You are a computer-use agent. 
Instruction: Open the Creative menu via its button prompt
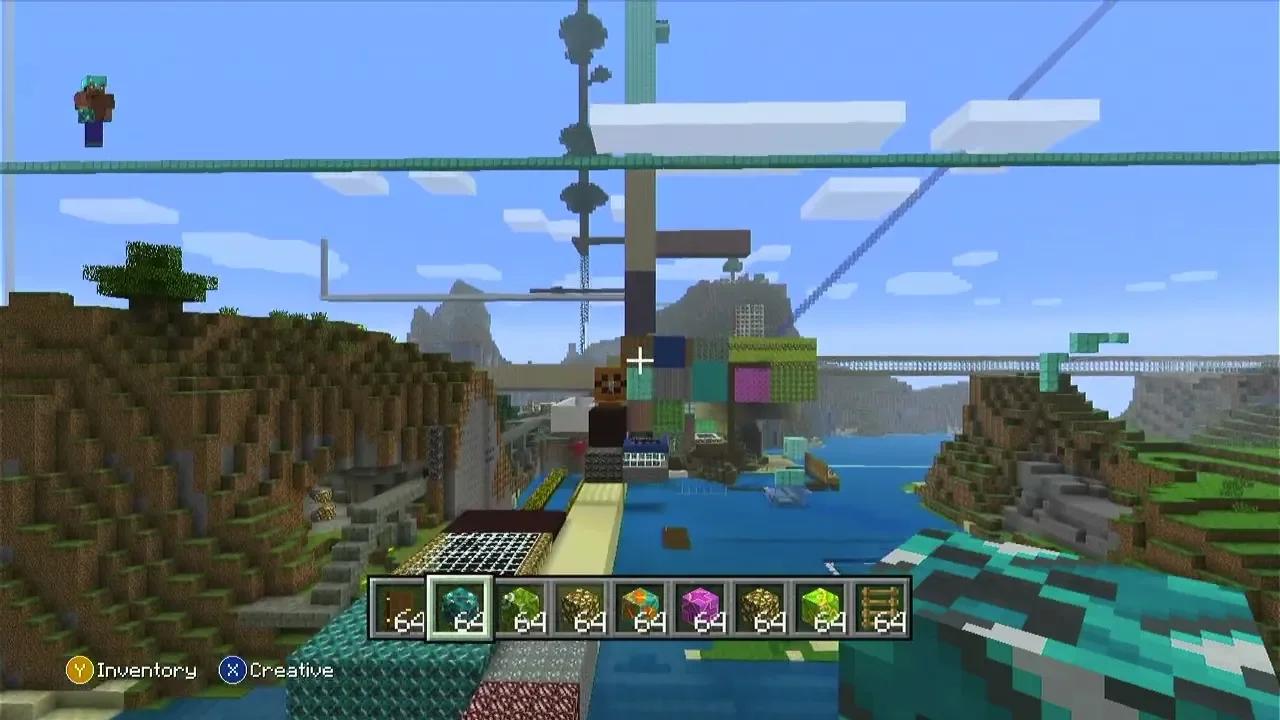[x=232, y=671]
